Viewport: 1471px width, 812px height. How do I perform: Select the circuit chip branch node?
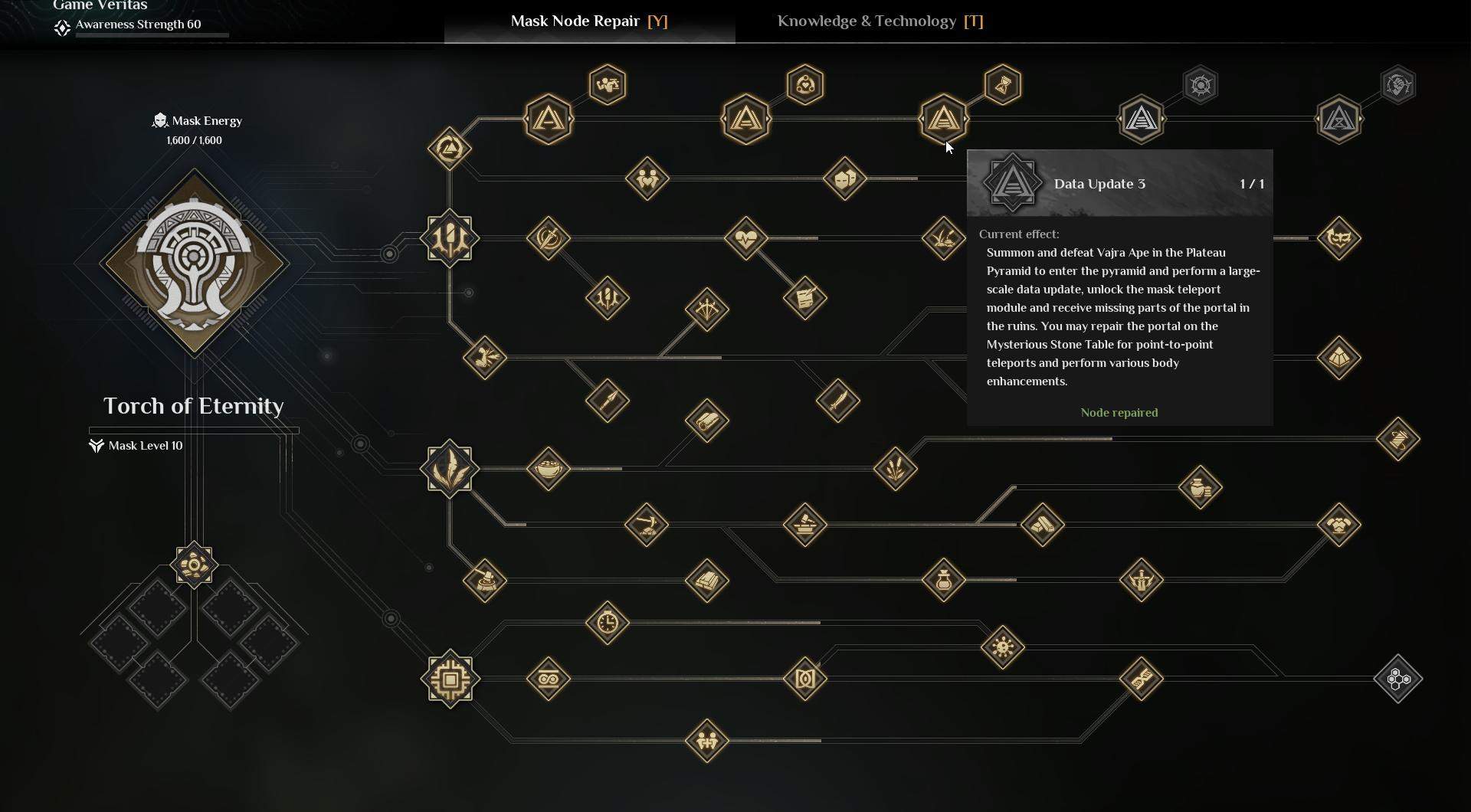[450, 679]
